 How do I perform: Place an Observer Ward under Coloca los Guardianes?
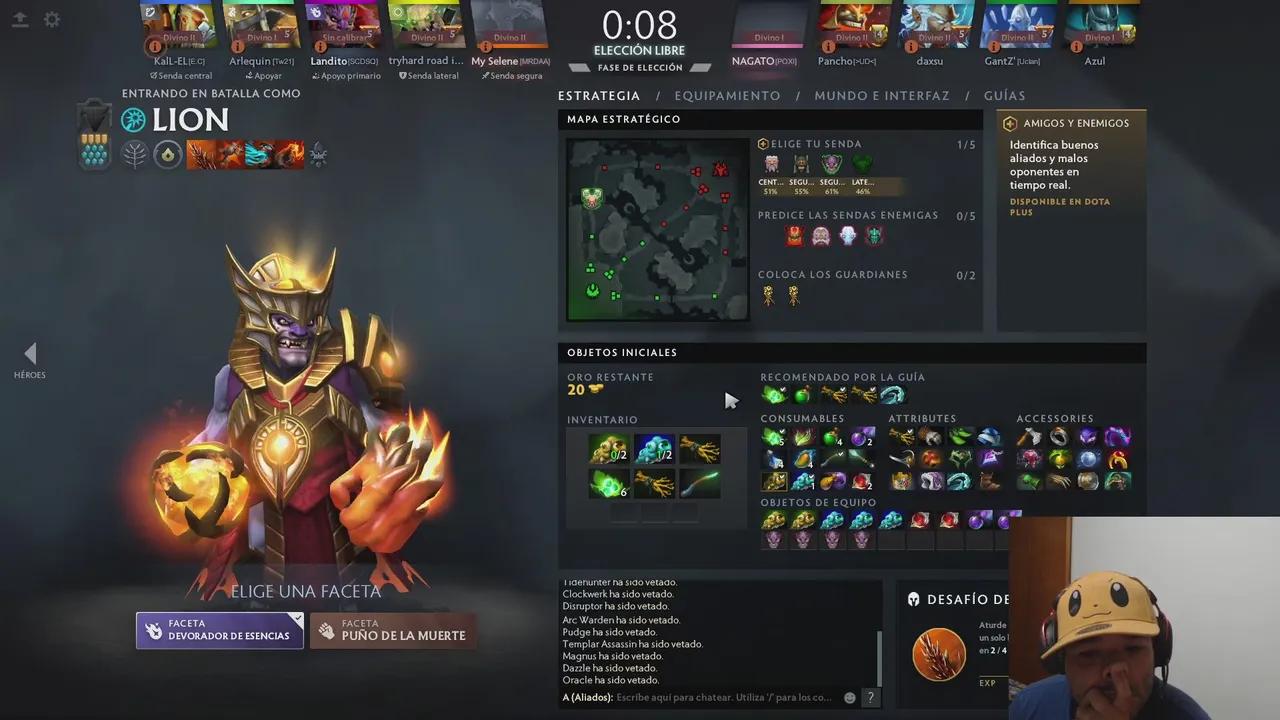pyautogui.click(x=768, y=295)
